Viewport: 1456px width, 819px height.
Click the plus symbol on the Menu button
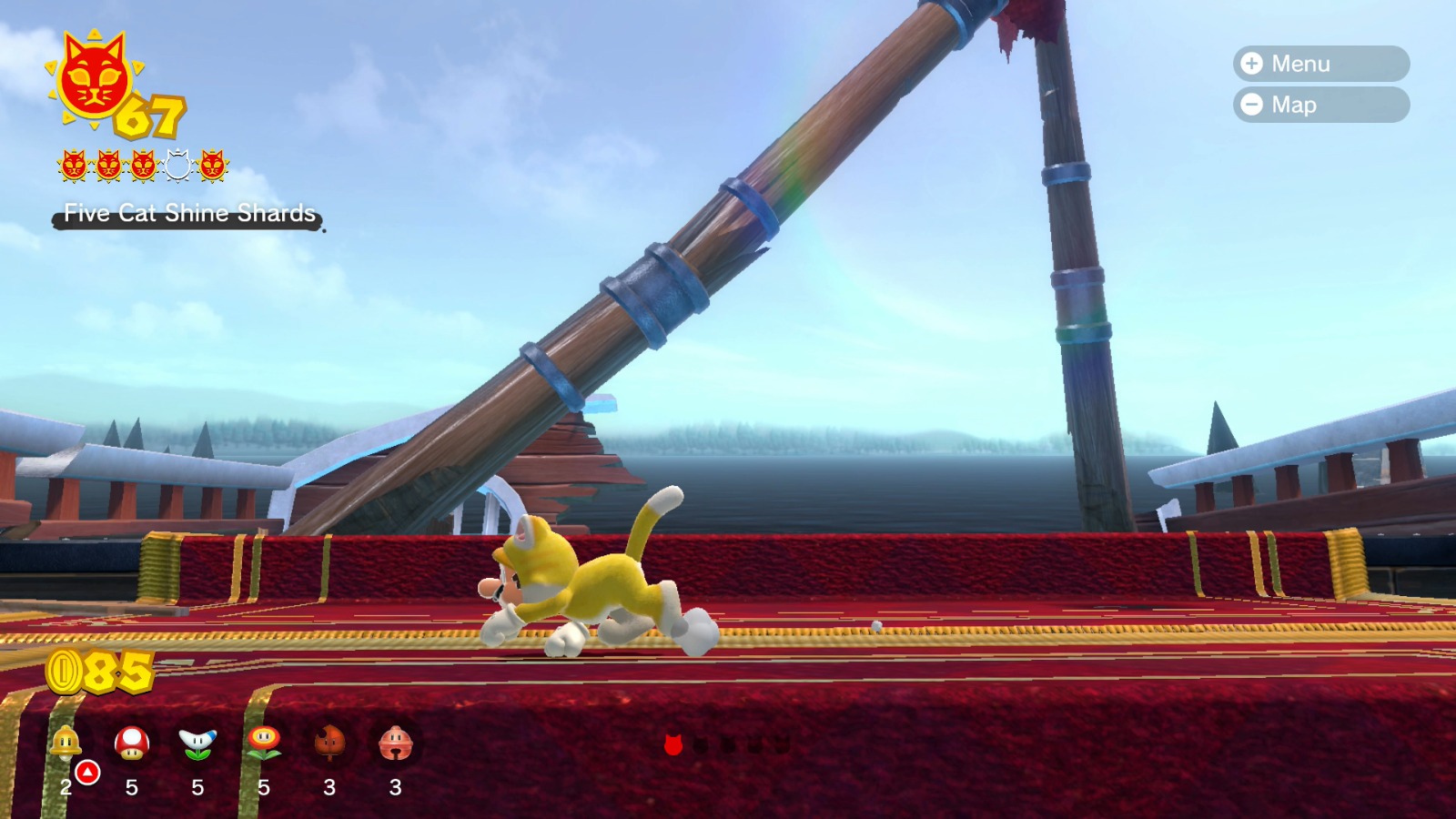pos(1251,64)
